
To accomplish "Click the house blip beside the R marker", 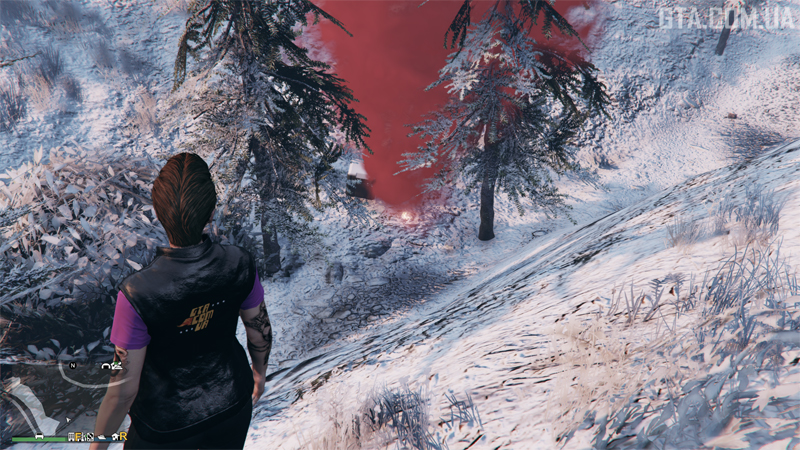I will [x=114, y=437].
